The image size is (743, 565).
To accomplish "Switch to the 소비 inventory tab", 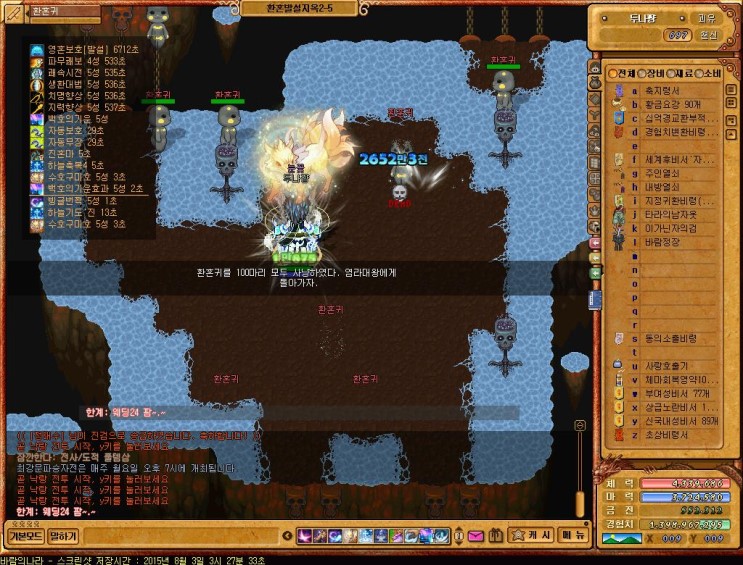I will 710,73.
